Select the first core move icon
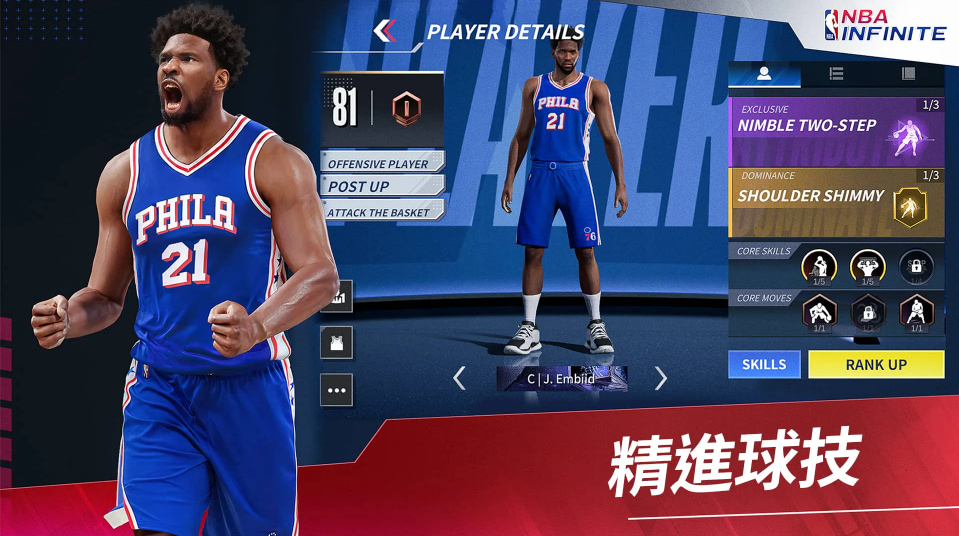 819,313
